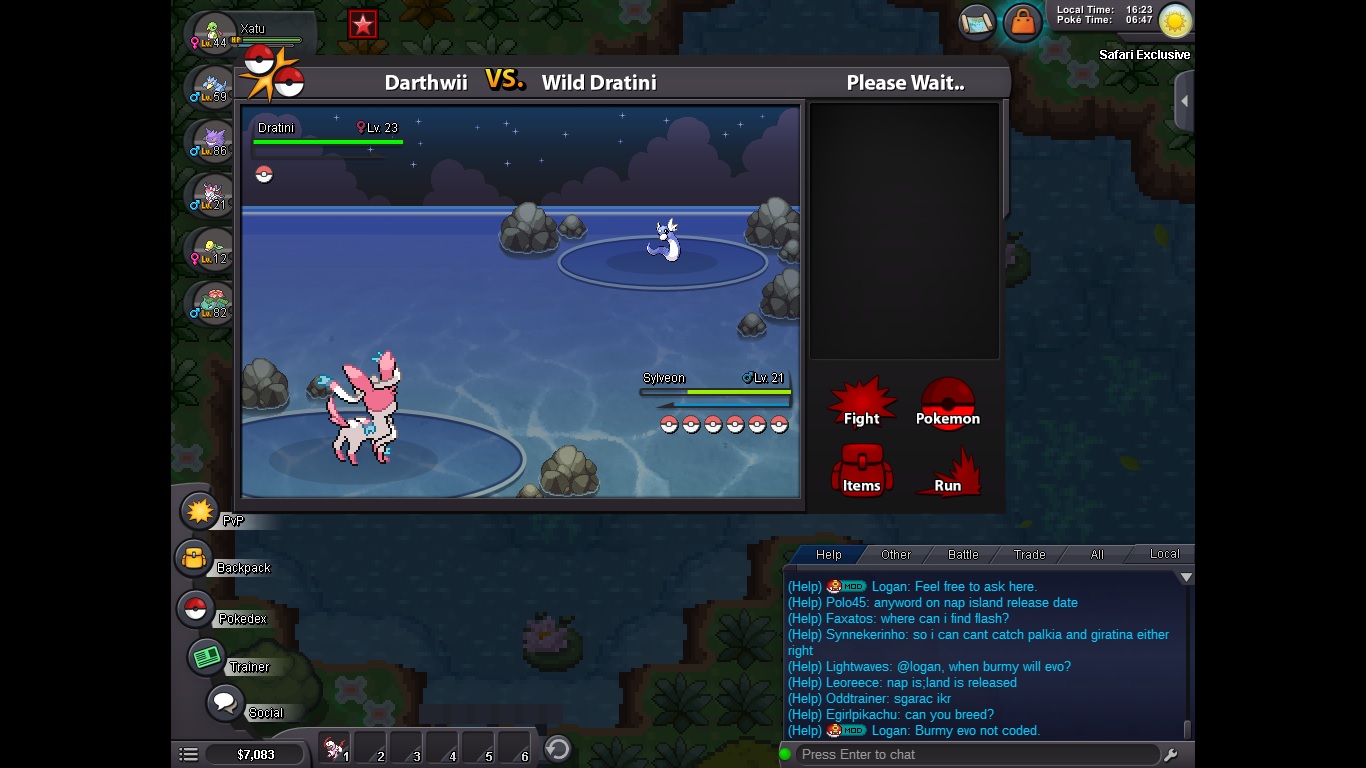
Task: Switch to the Trade chat tab
Action: 1029,554
